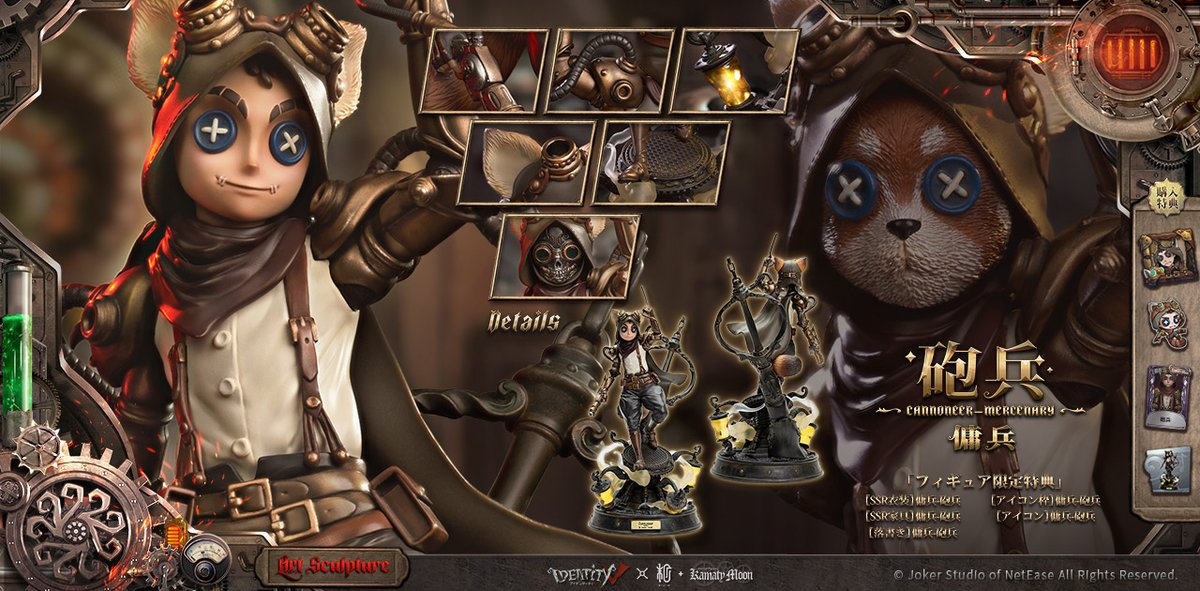View the skull mask with goggles thumbnail
Screen dimensions: 1200x591
[x=565, y=256]
